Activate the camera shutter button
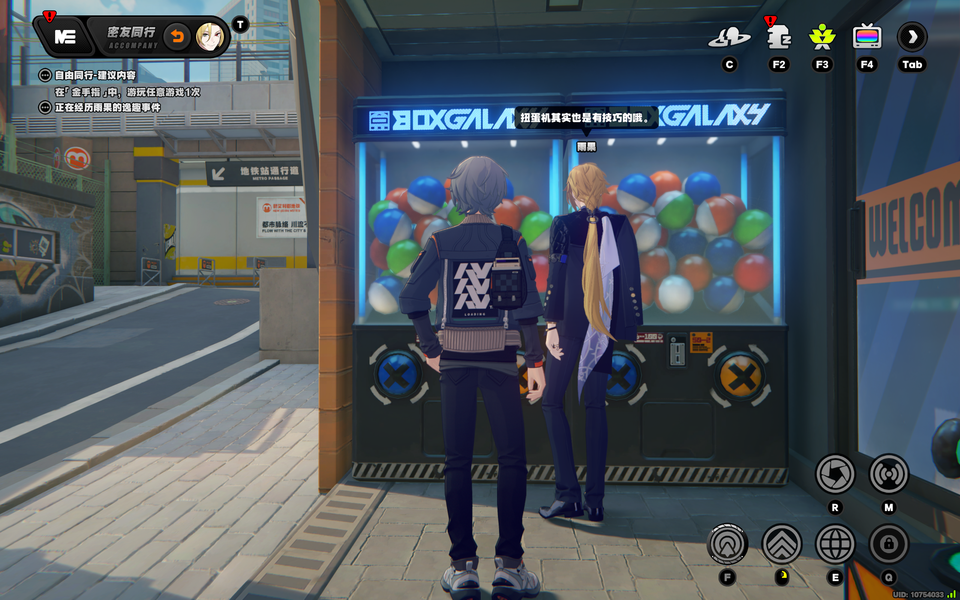 (835, 473)
